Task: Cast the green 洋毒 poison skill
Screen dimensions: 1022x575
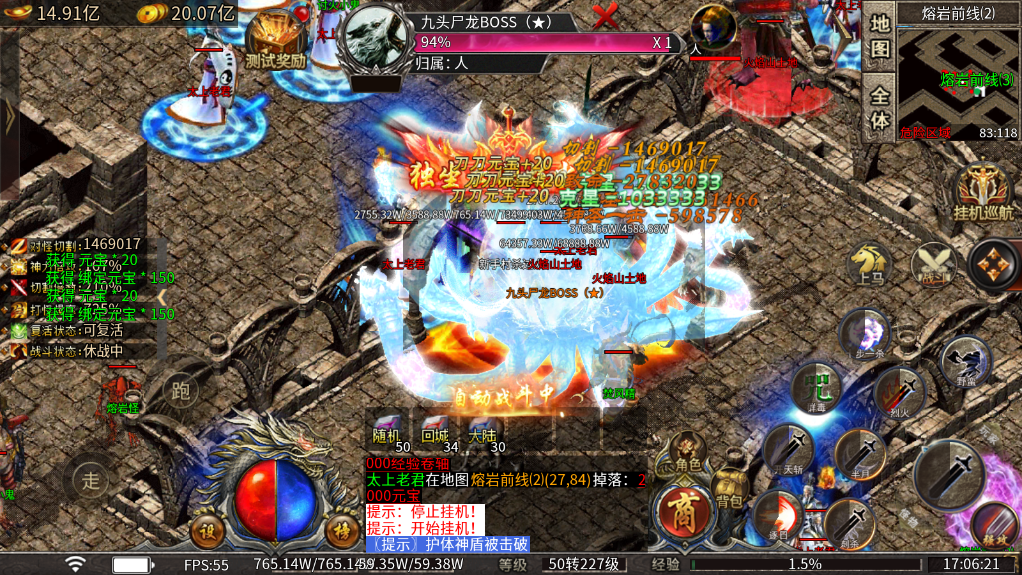Action: (816, 389)
